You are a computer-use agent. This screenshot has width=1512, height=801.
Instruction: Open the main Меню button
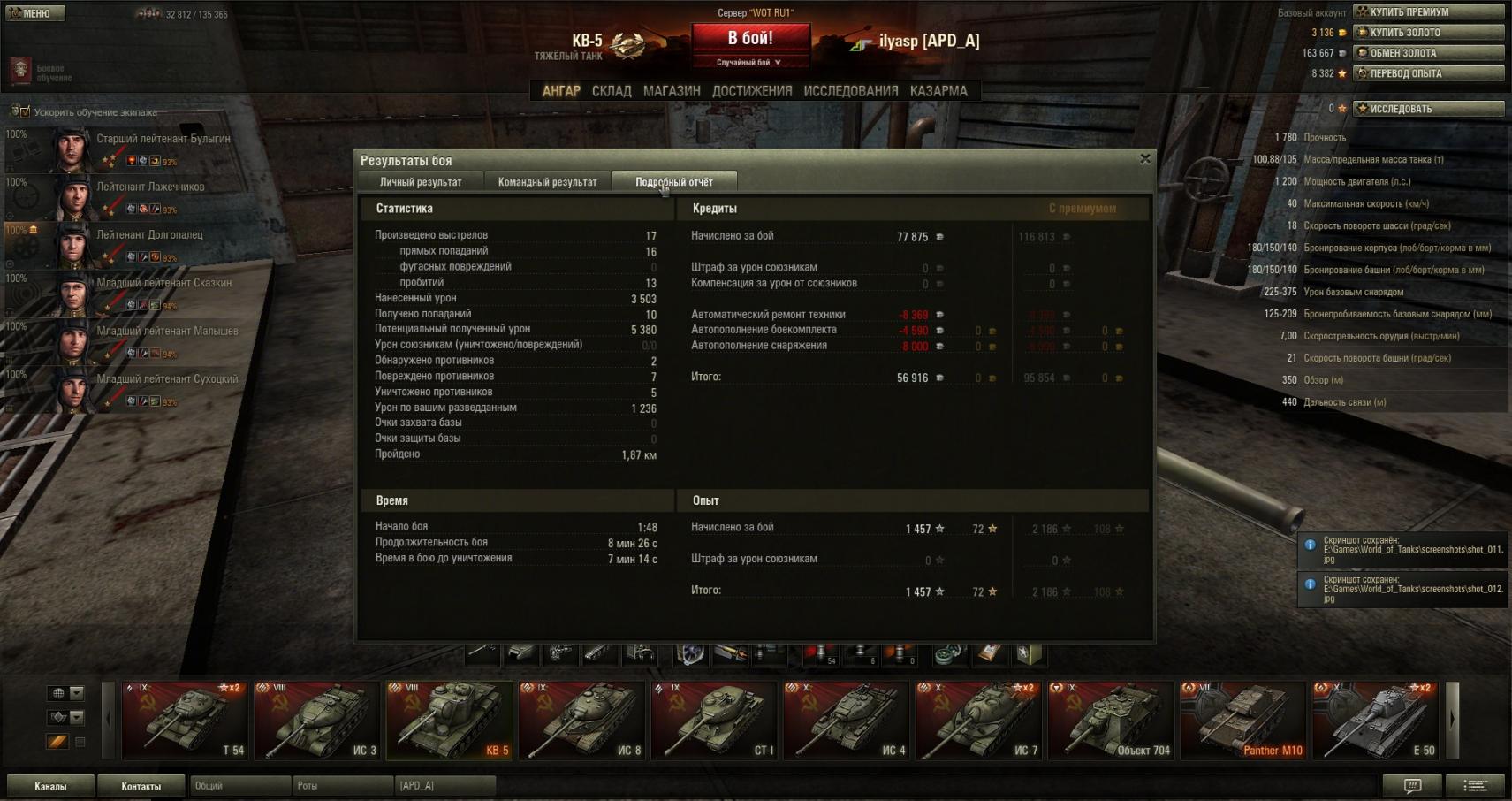click(x=35, y=13)
